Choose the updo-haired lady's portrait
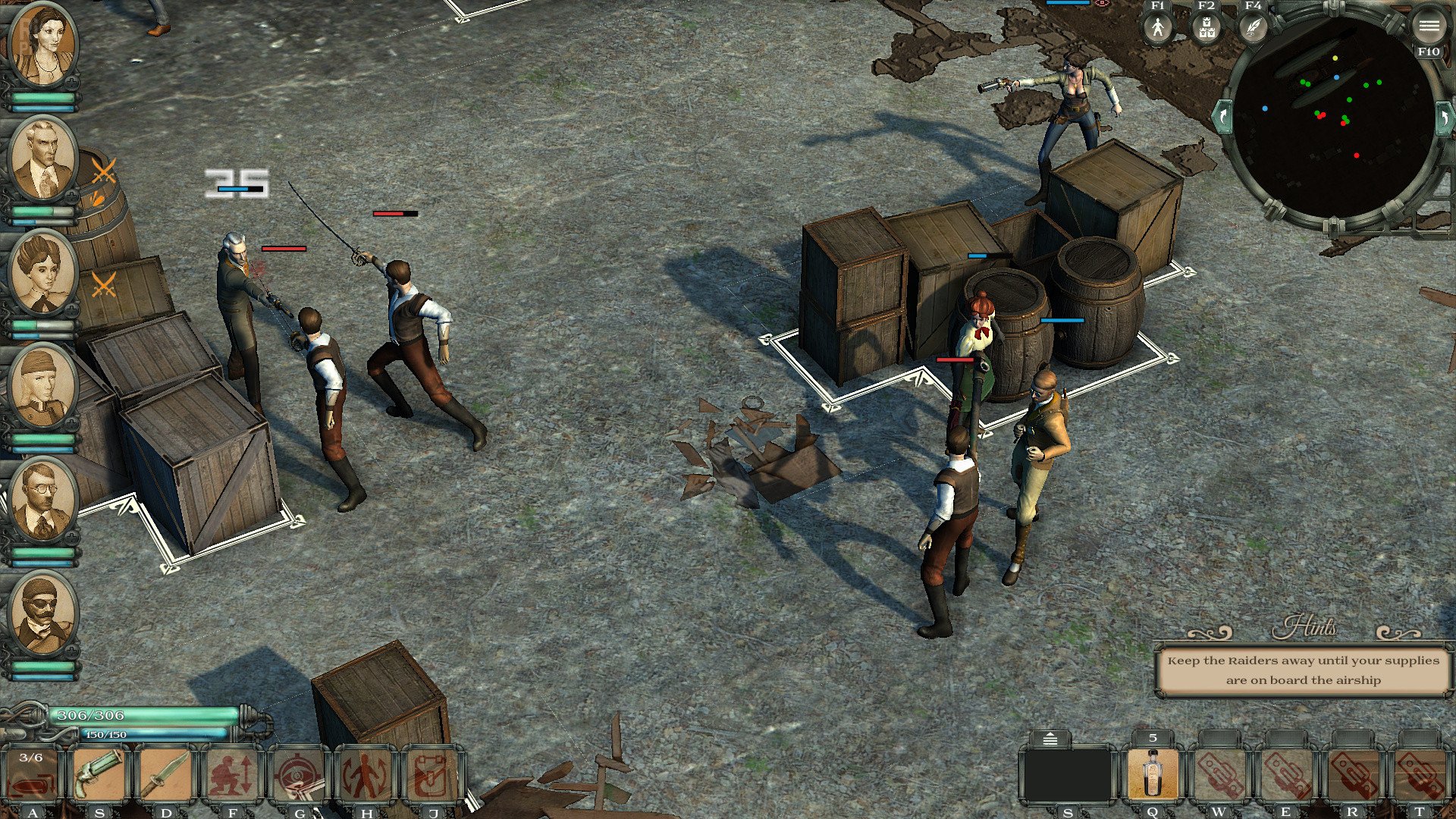Image resolution: width=1456 pixels, height=819 pixels. coord(42,273)
